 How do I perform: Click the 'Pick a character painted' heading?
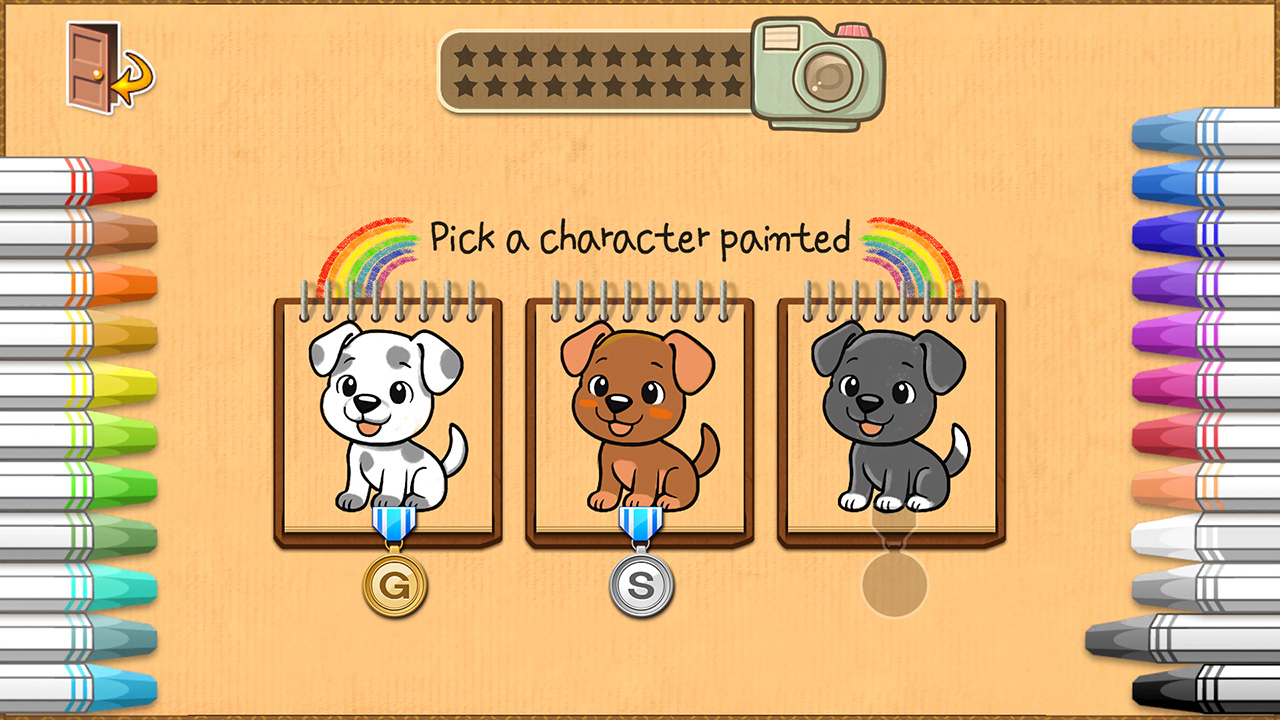click(638, 238)
